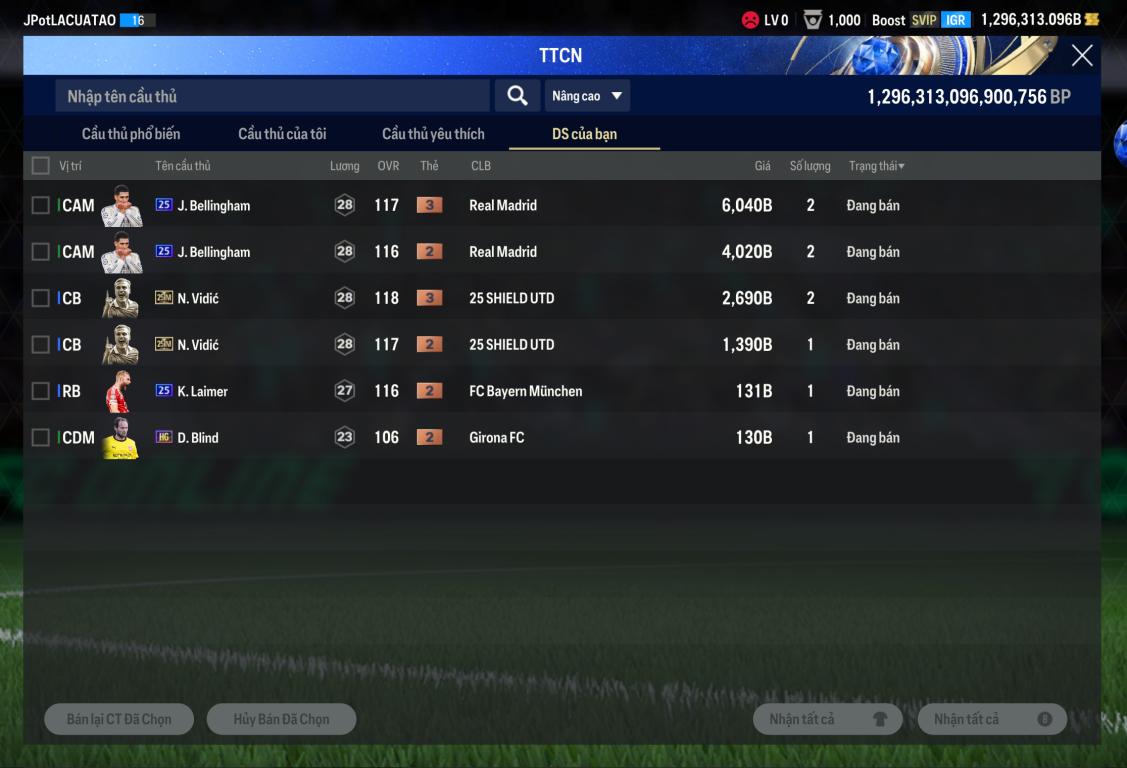Viewport: 1127px width, 768px height.
Task: Click the Bán lại CT Đã Chọn button
Action: click(x=119, y=719)
